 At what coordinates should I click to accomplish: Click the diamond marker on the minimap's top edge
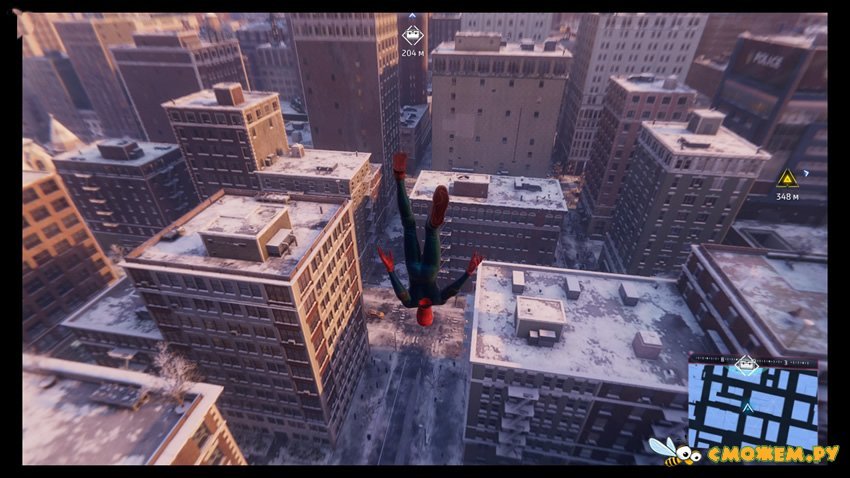746,363
